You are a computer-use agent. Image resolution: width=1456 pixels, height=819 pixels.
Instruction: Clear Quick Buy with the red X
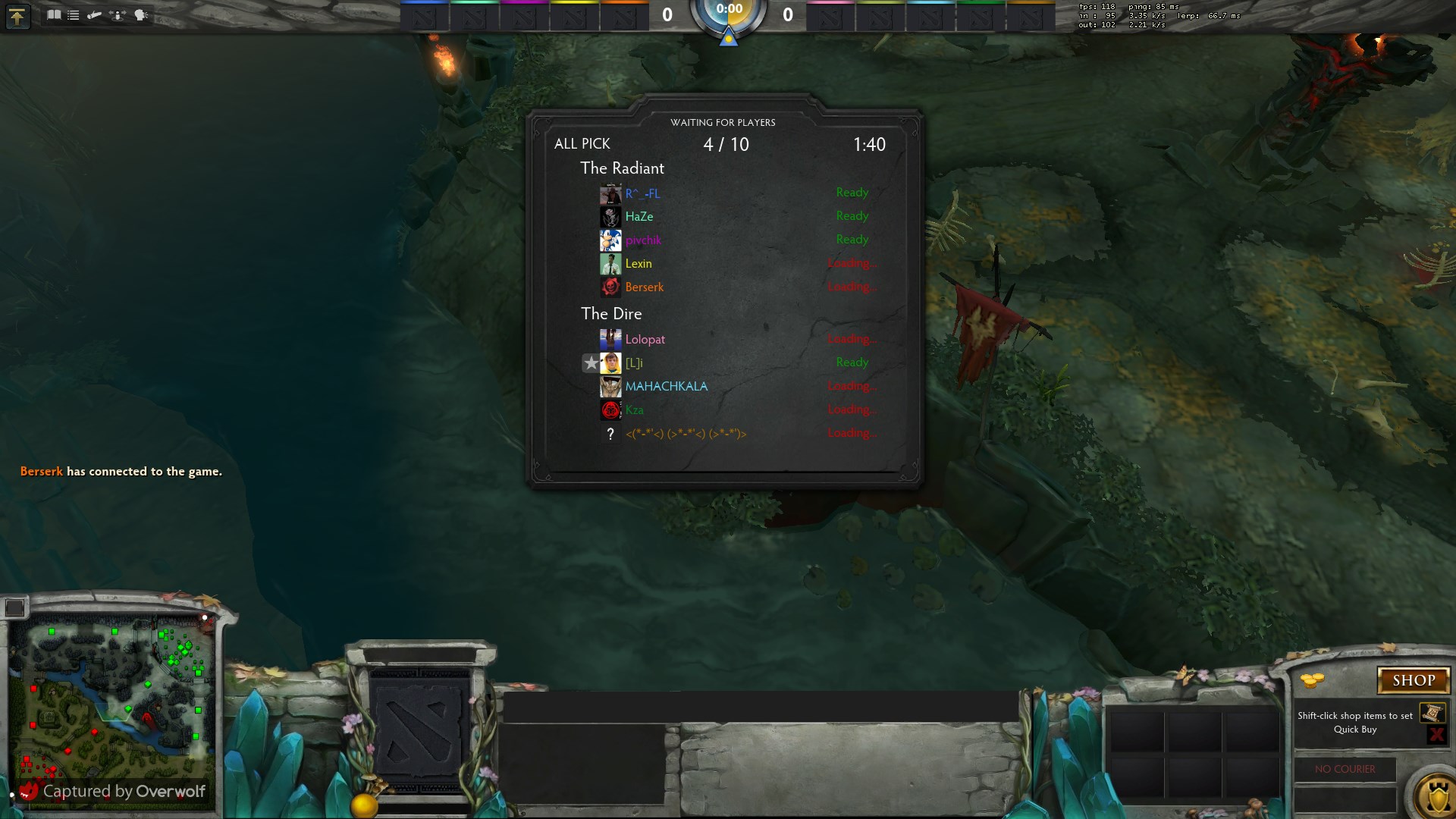point(1436,734)
